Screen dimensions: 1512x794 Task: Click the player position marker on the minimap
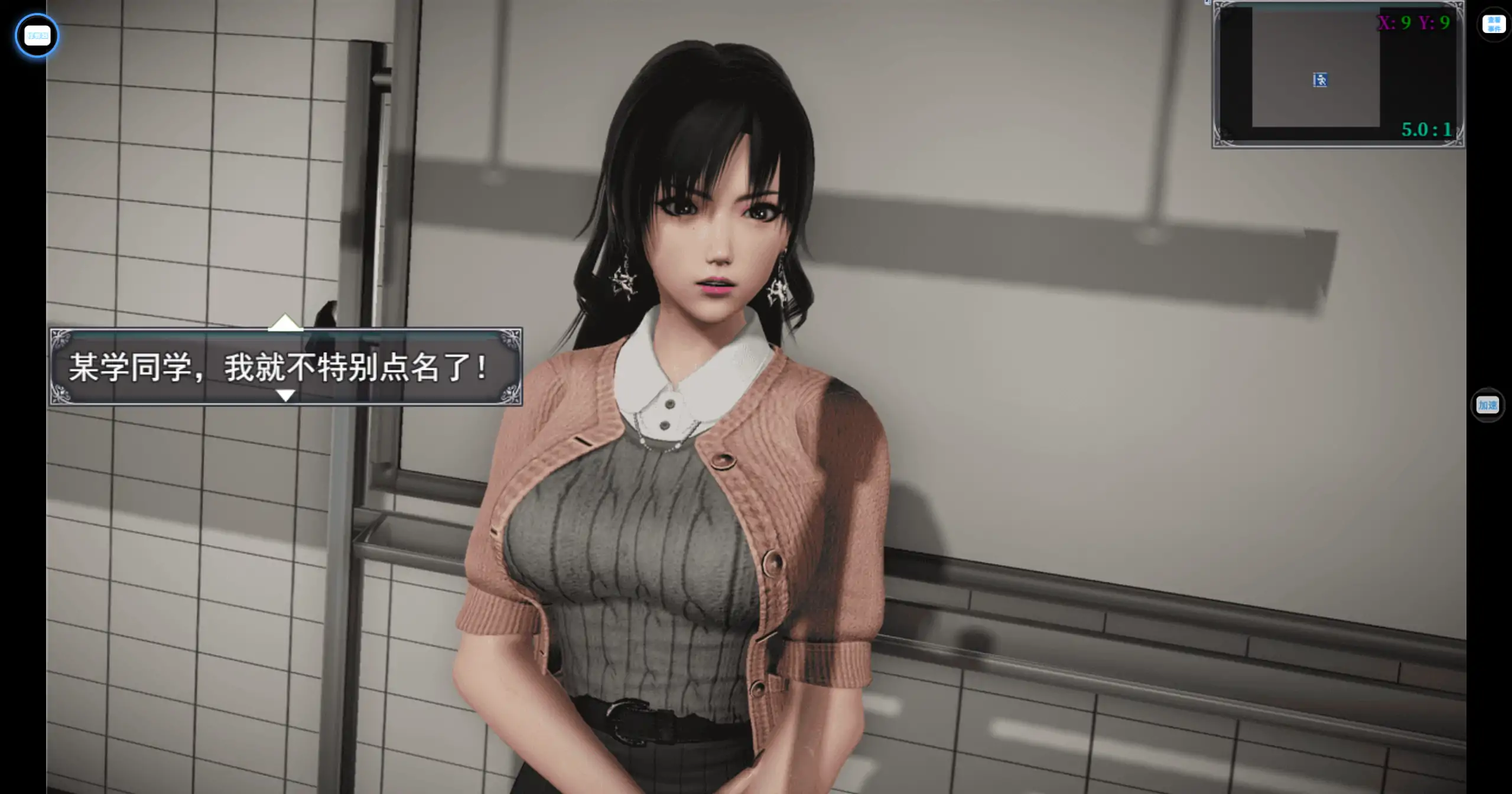pos(1320,80)
